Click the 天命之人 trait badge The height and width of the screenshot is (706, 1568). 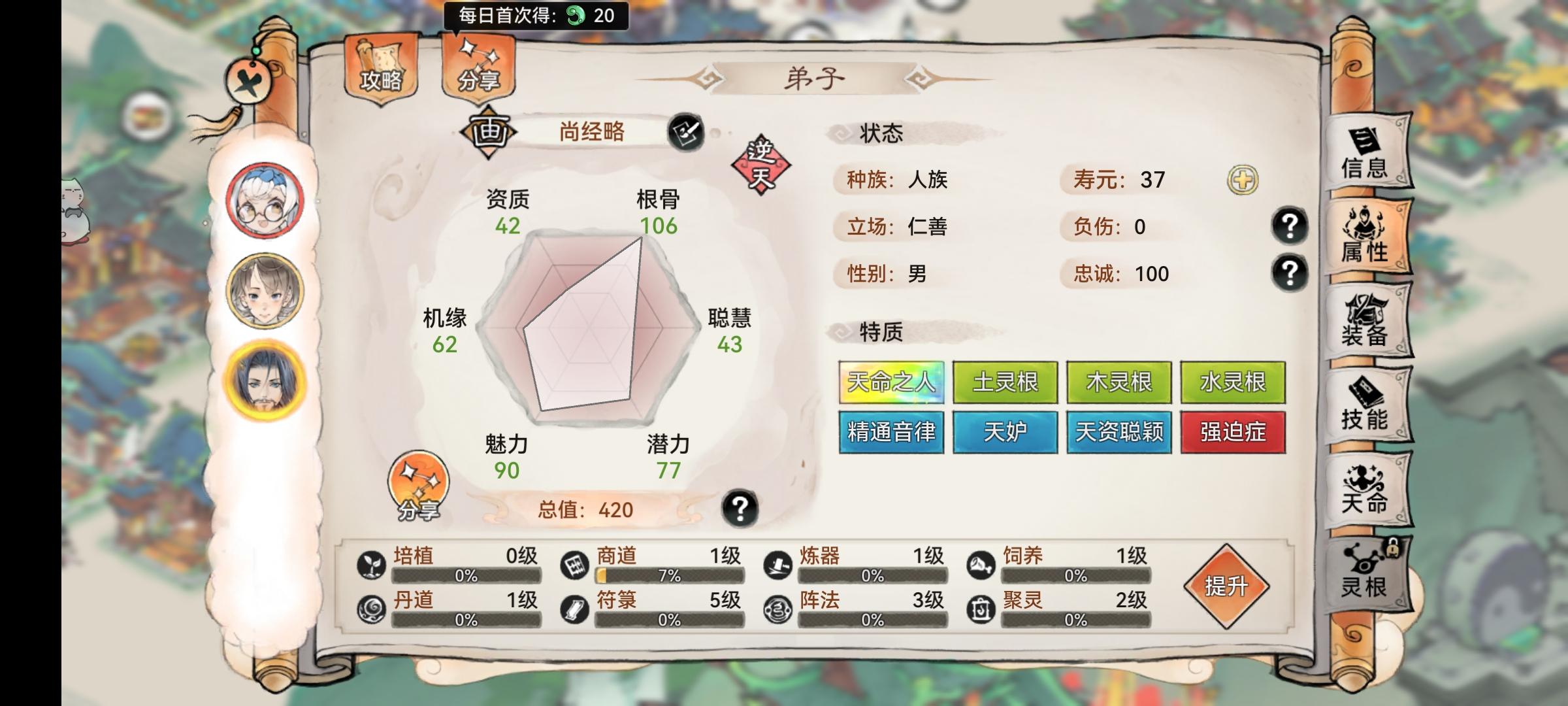pyautogui.click(x=890, y=381)
